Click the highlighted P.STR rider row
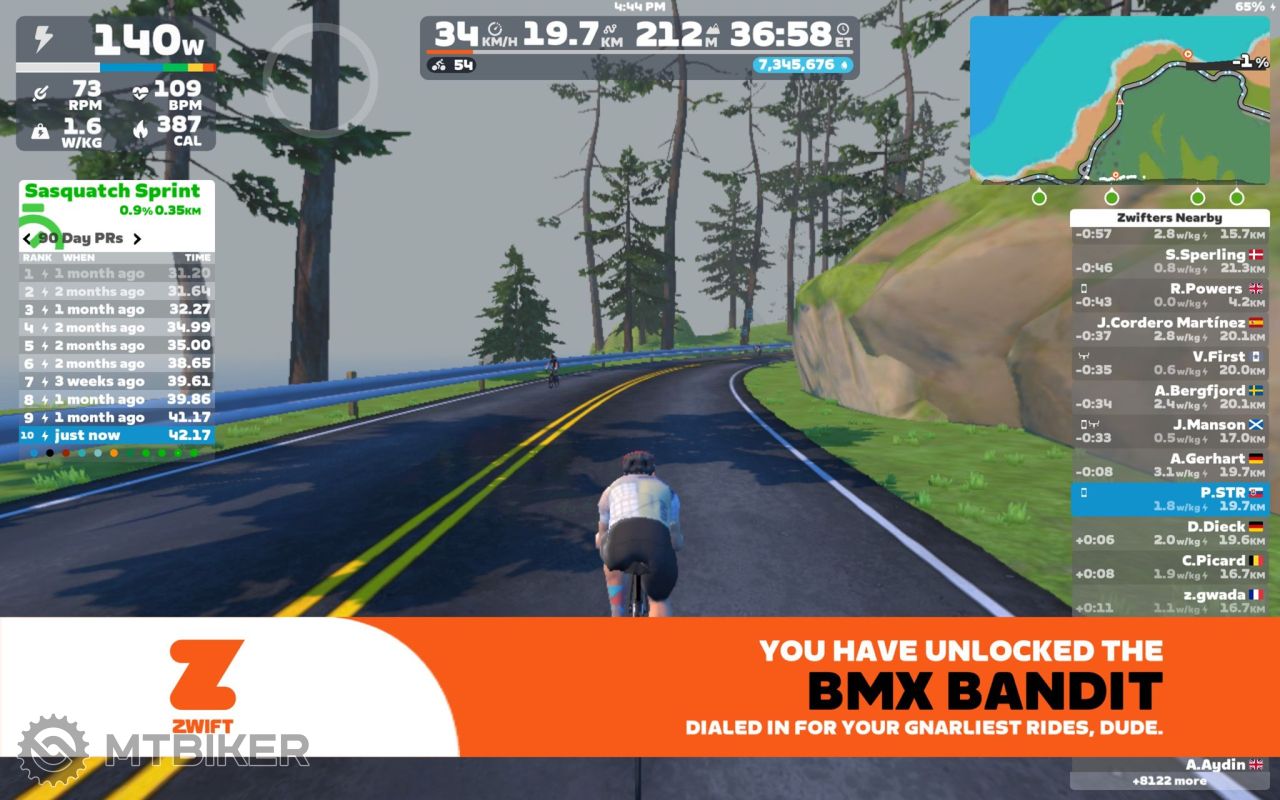This screenshot has height=800, width=1280. pyautogui.click(x=1168, y=499)
